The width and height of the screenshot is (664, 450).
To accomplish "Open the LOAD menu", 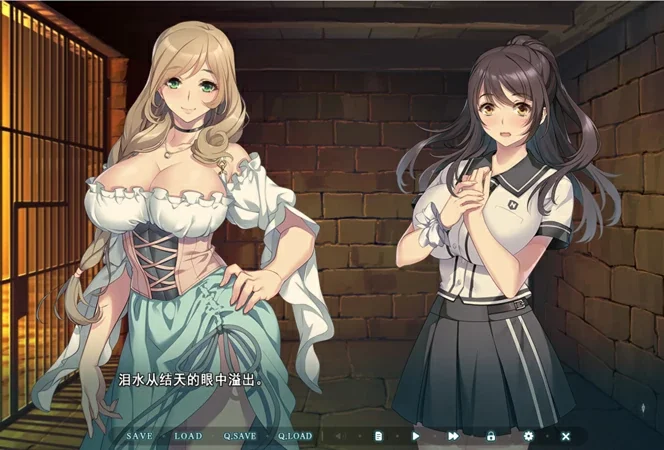I will (x=188, y=436).
